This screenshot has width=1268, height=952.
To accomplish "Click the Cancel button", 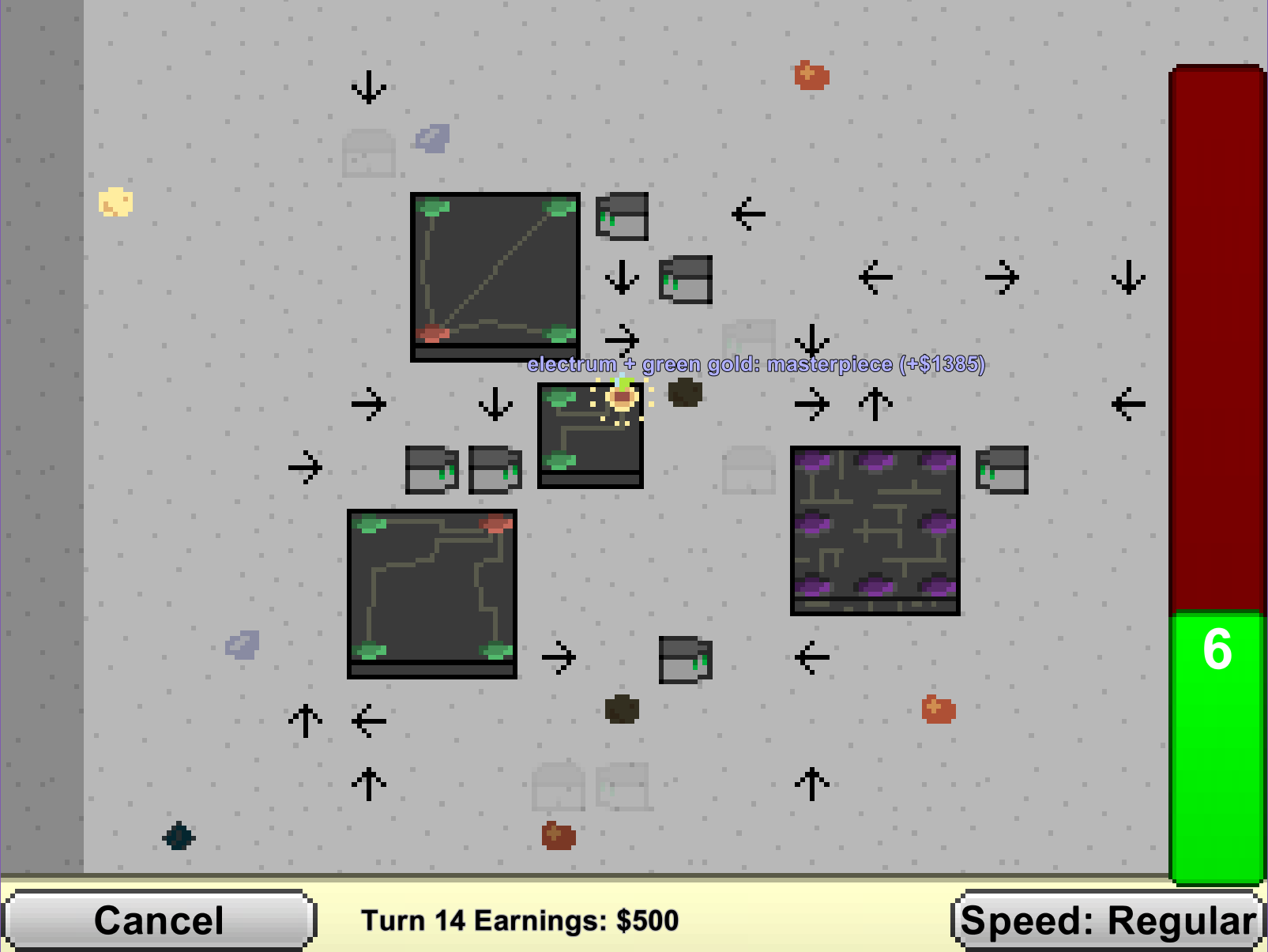I will click(159, 920).
